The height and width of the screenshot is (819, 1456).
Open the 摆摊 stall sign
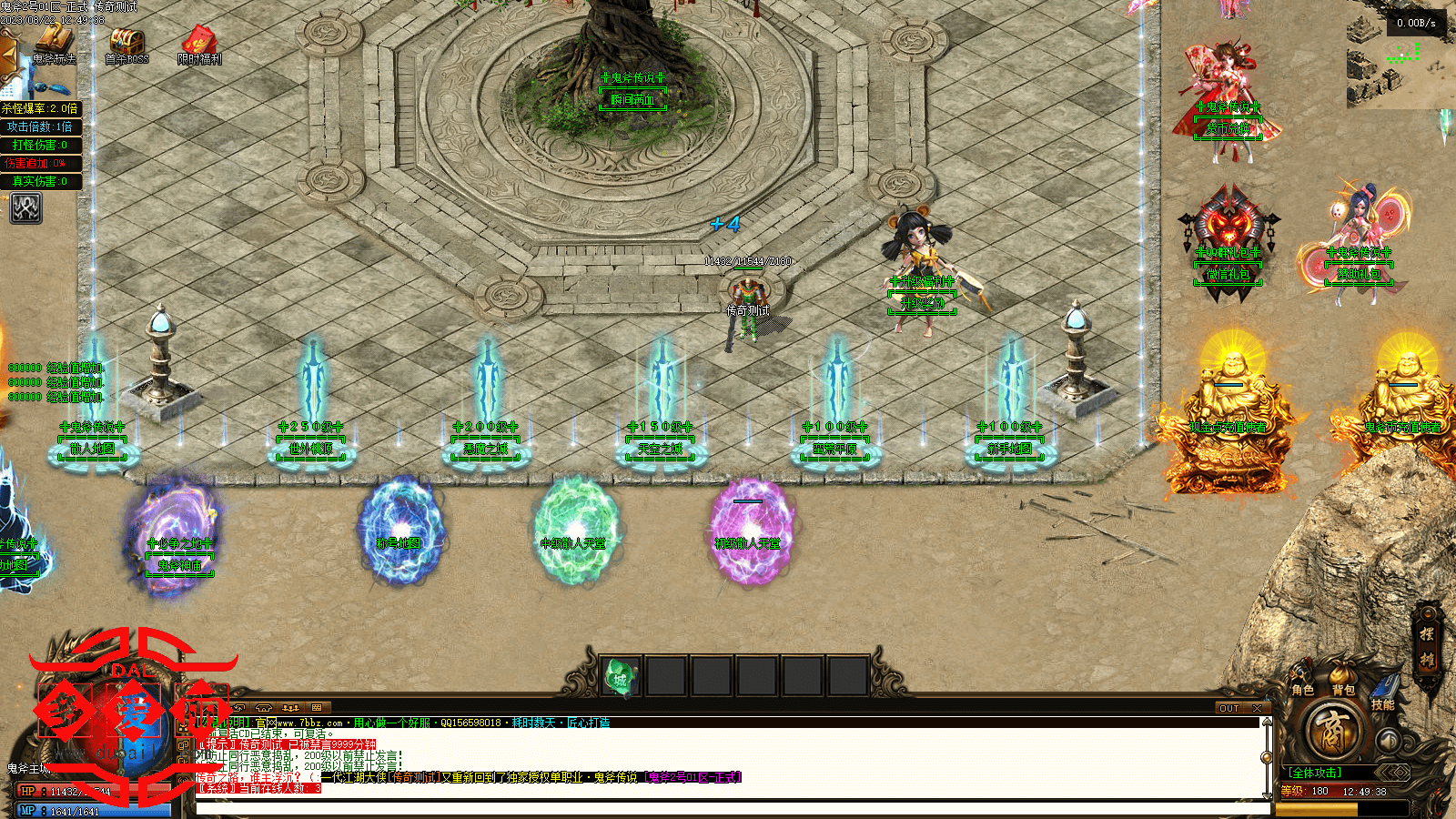click(x=1427, y=648)
